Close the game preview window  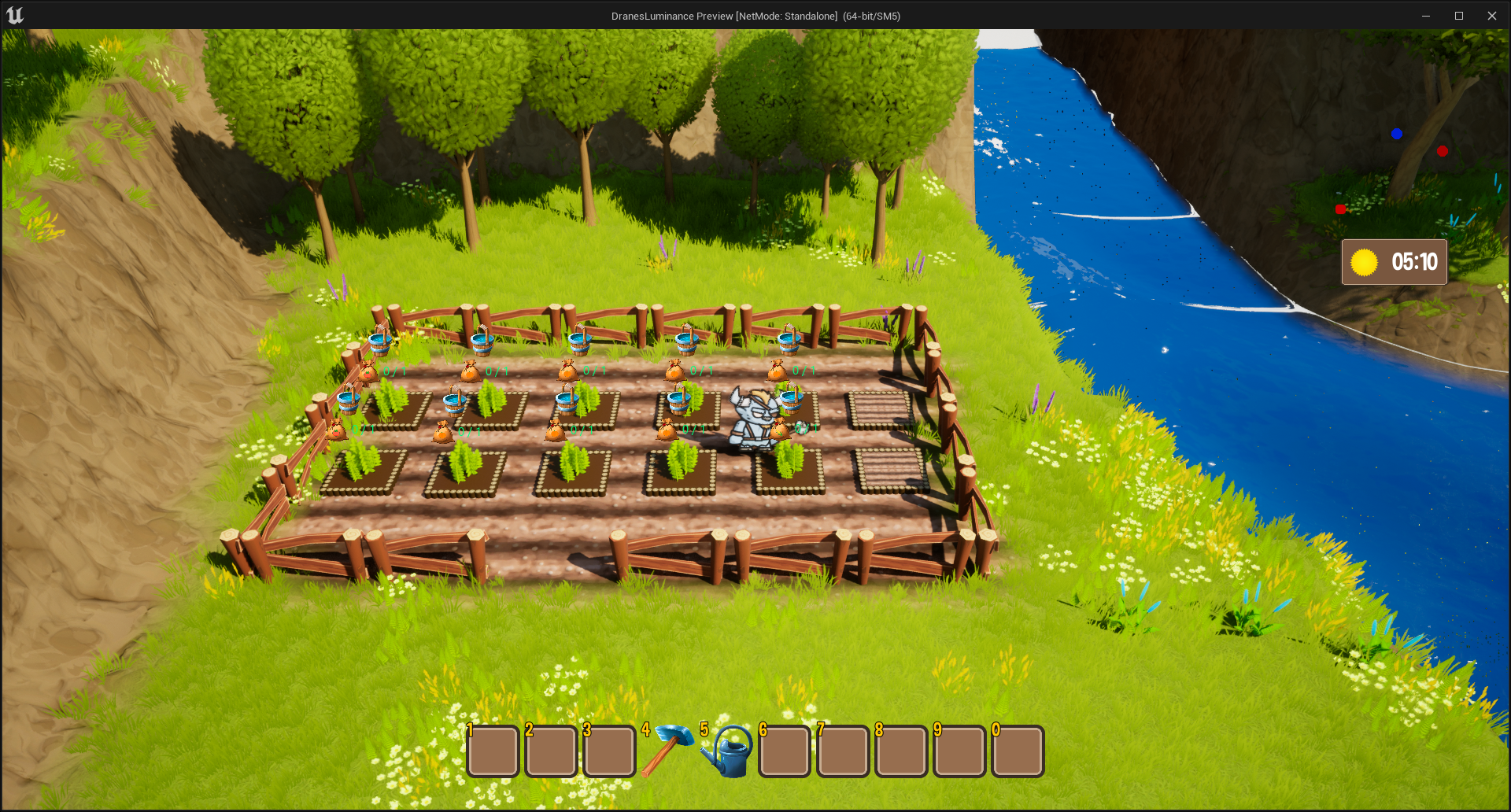coord(1491,16)
